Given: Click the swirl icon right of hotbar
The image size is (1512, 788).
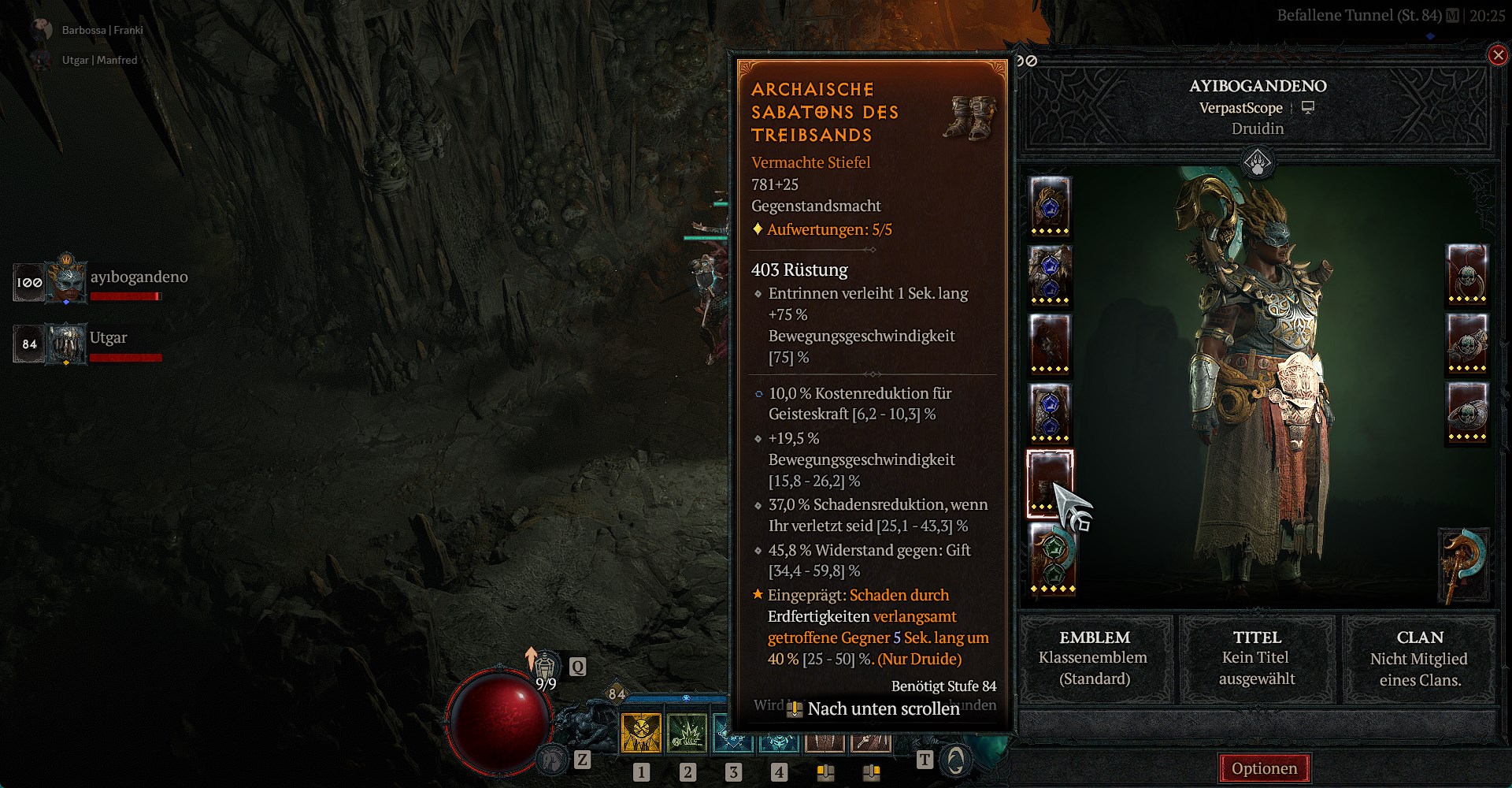Looking at the screenshot, I should point(955,760).
